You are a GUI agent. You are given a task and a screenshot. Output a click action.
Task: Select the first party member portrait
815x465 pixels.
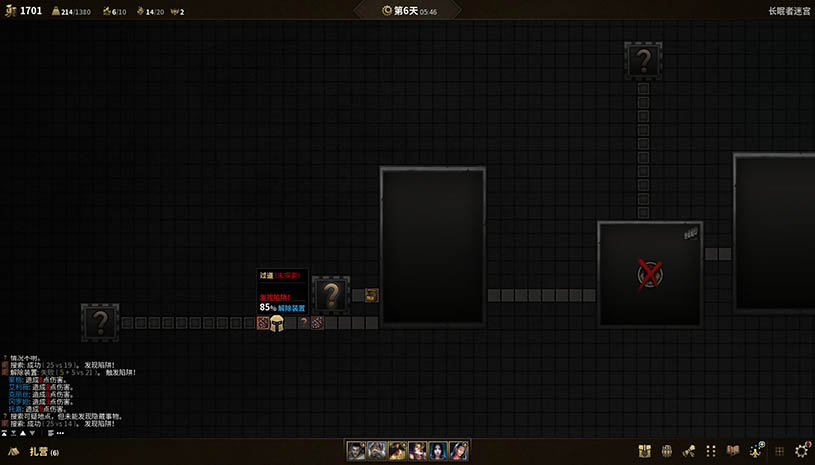[x=356, y=451]
